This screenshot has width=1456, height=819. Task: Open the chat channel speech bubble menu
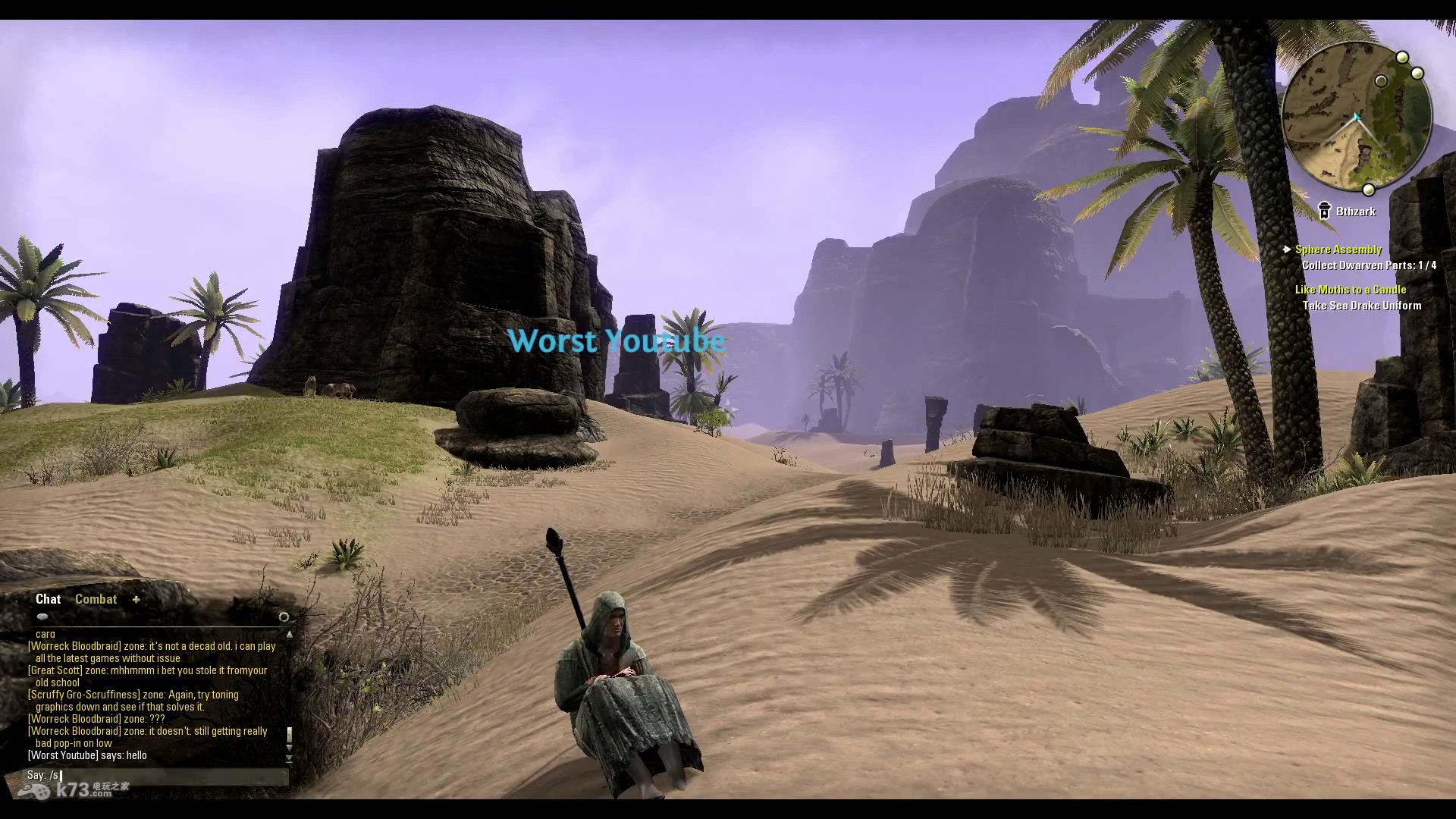[42, 617]
